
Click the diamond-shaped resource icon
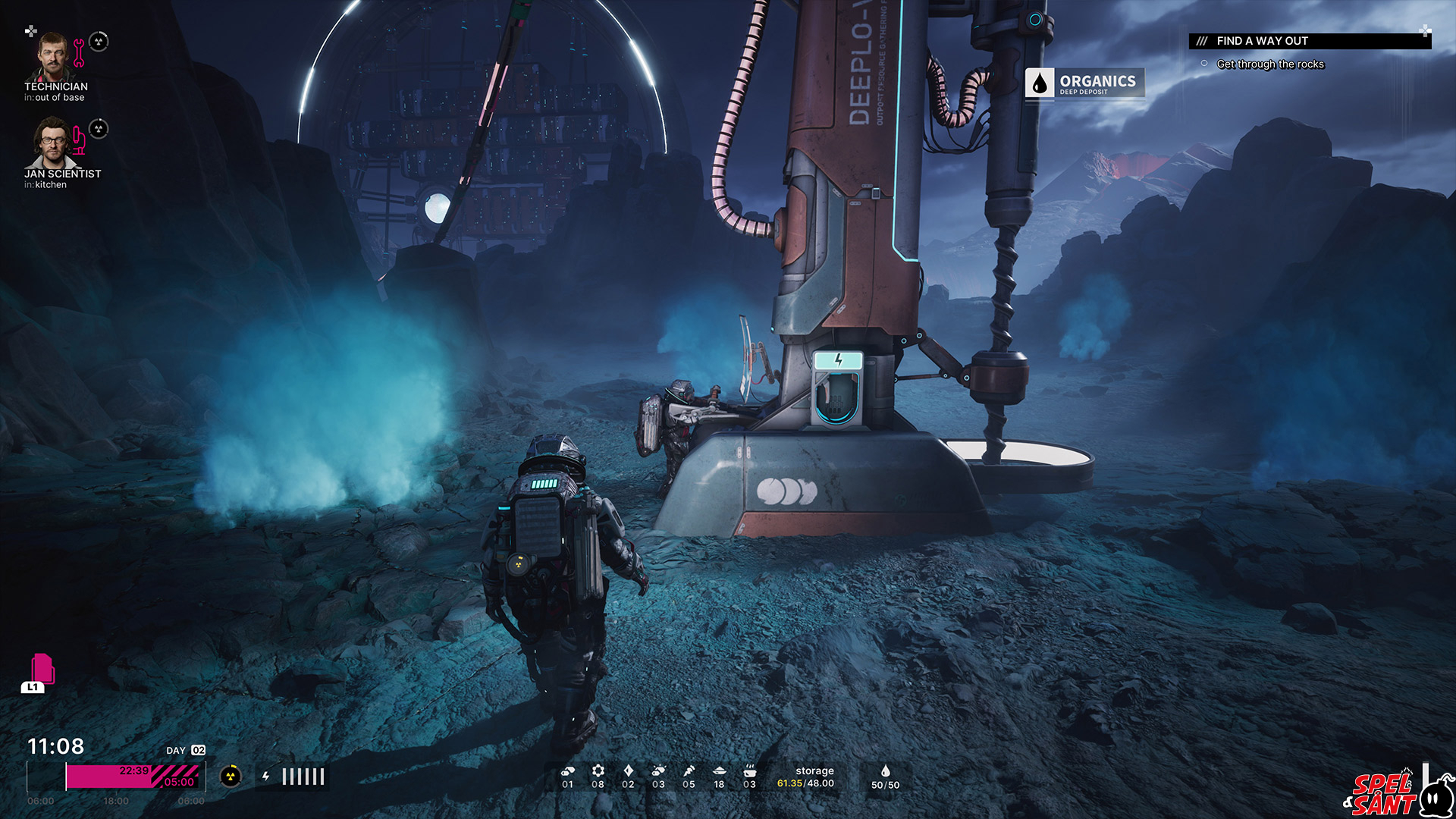628,771
